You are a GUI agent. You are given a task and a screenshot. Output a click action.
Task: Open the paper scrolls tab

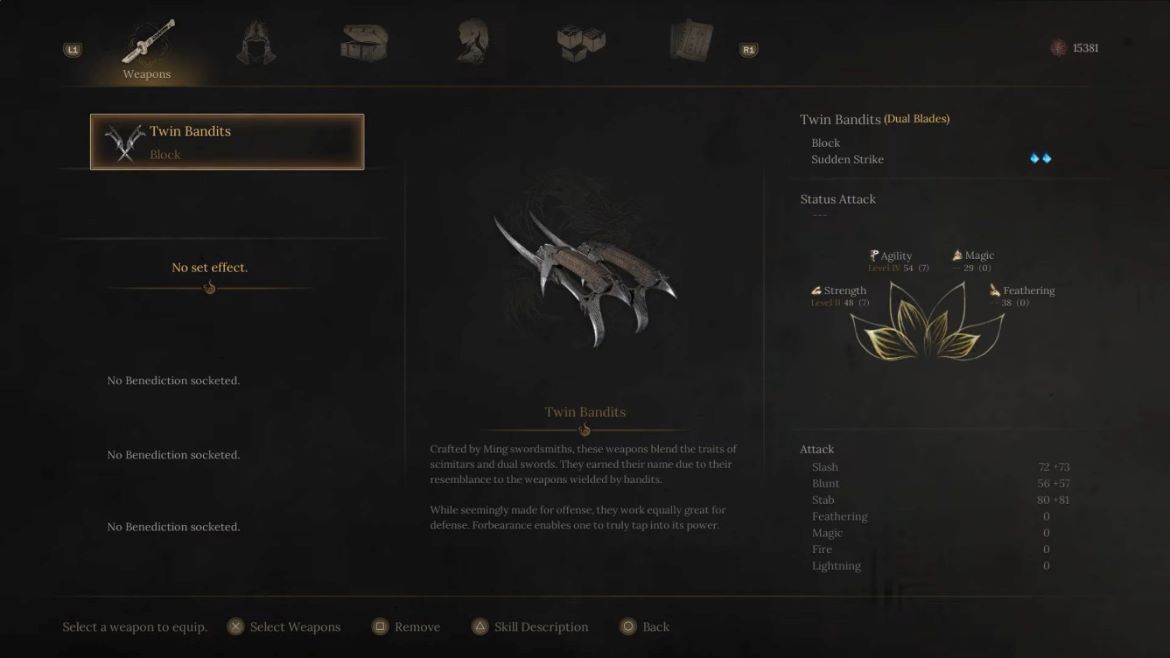coord(691,44)
